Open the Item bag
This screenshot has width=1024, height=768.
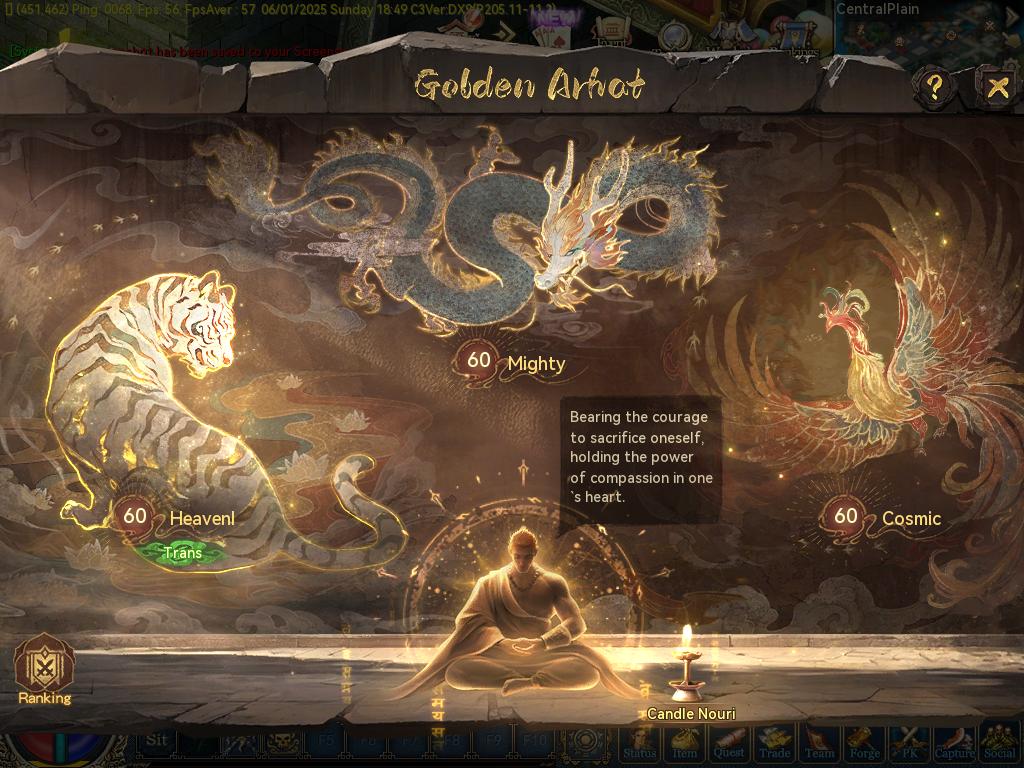tap(685, 744)
